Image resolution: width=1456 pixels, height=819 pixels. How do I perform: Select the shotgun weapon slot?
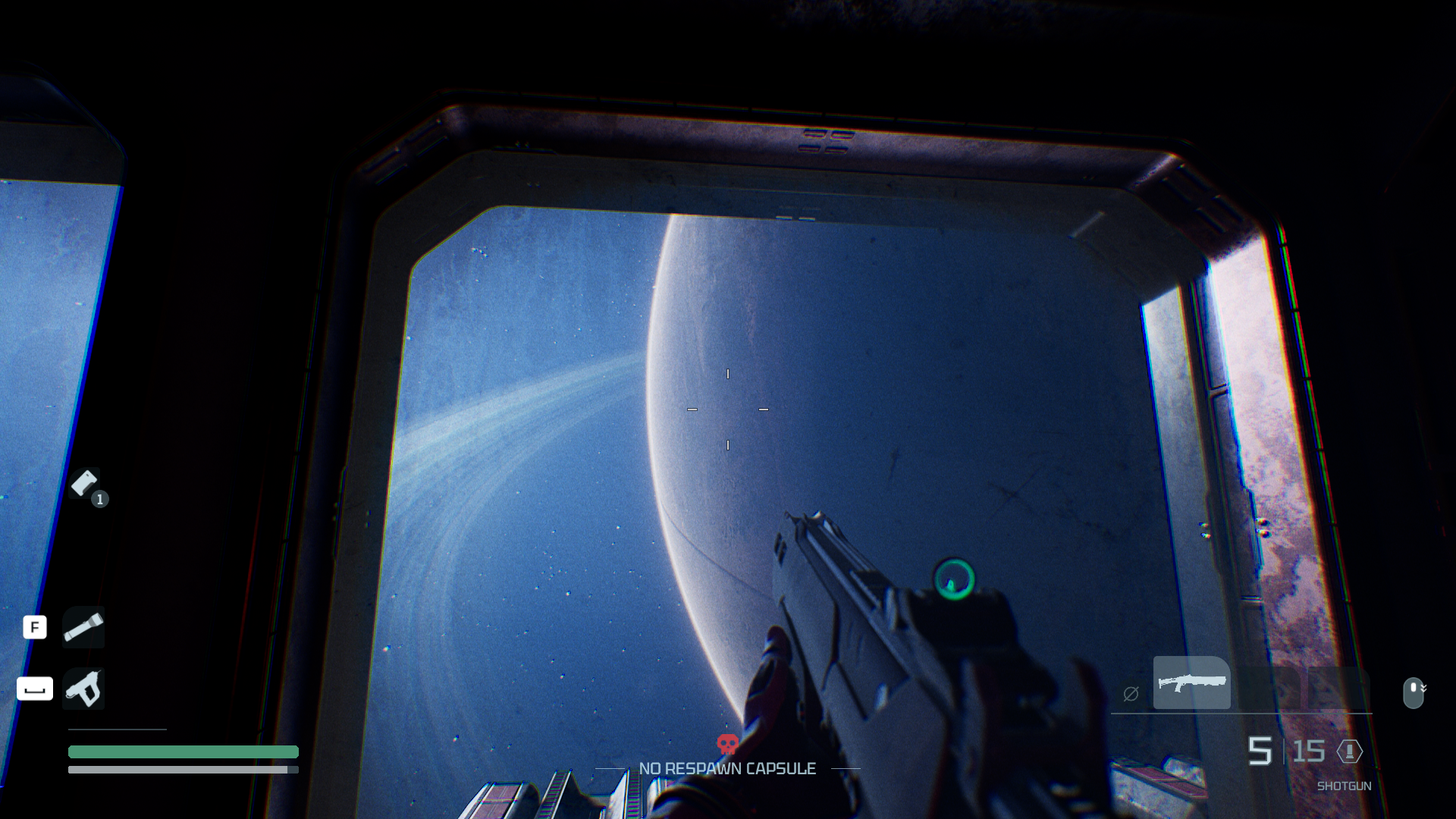[x=1191, y=682]
